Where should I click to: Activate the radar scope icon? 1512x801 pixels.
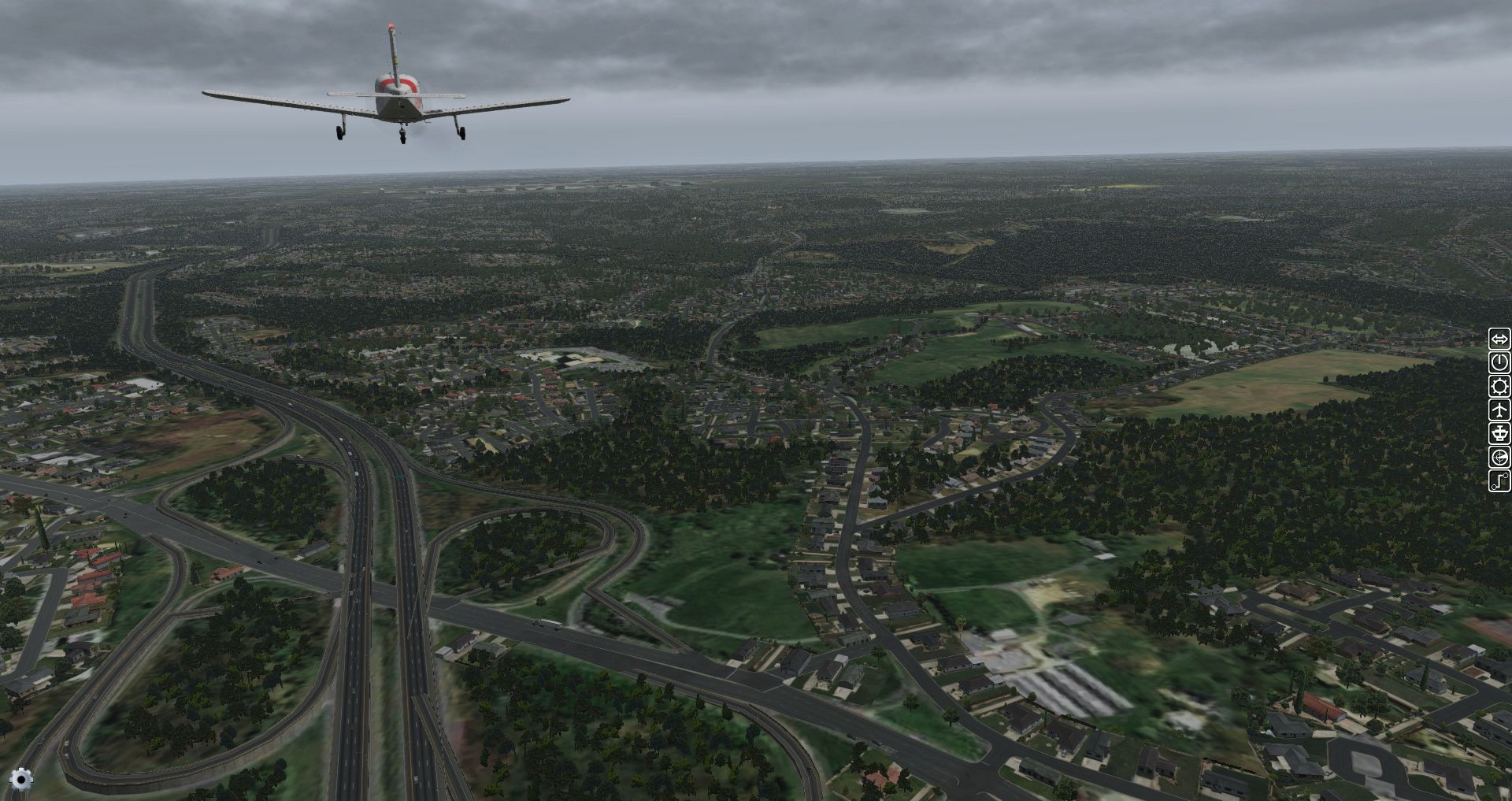[1499, 457]
